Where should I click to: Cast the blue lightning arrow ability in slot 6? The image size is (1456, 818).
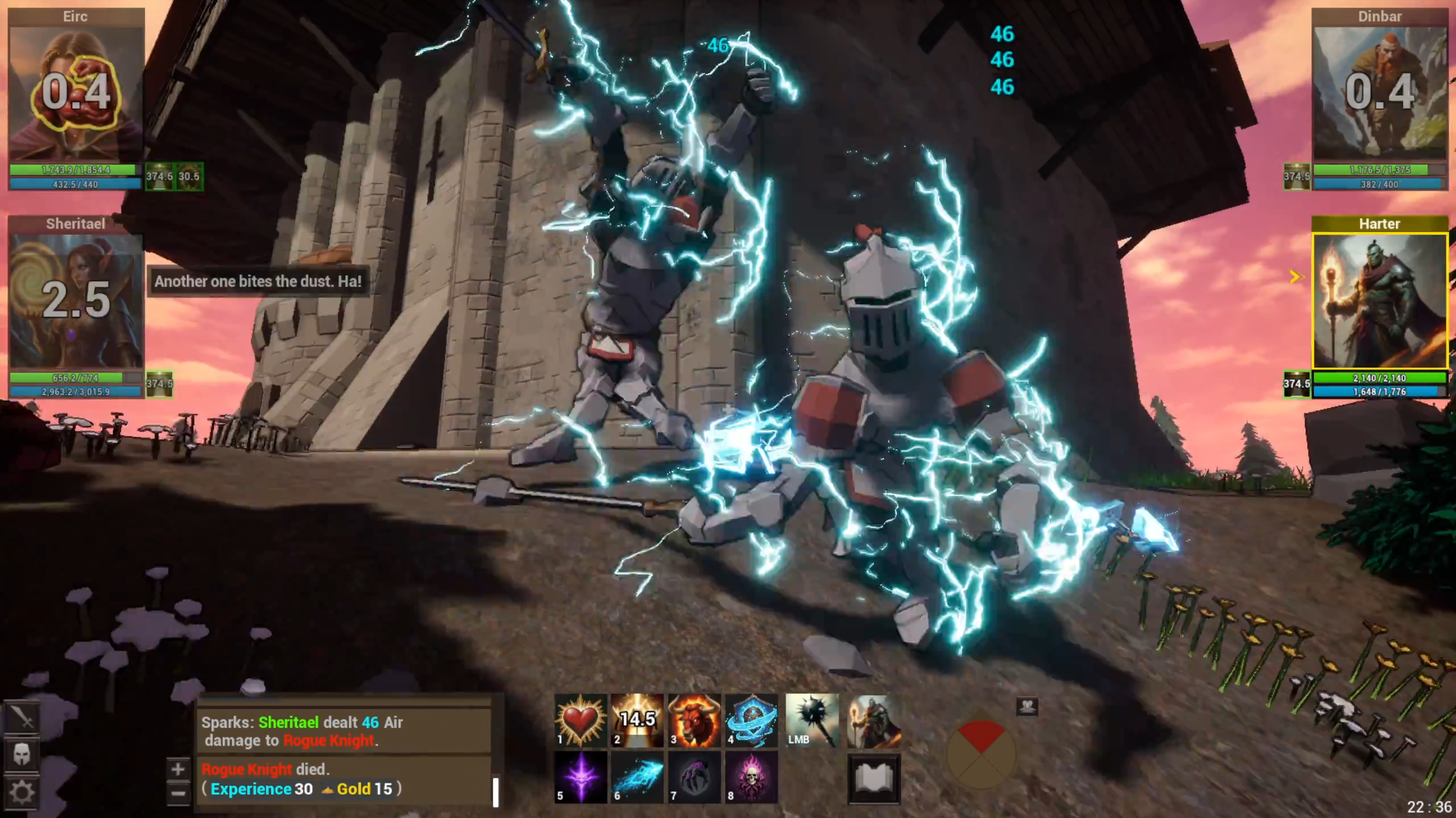pyautogui.click(x=637, y=778)
